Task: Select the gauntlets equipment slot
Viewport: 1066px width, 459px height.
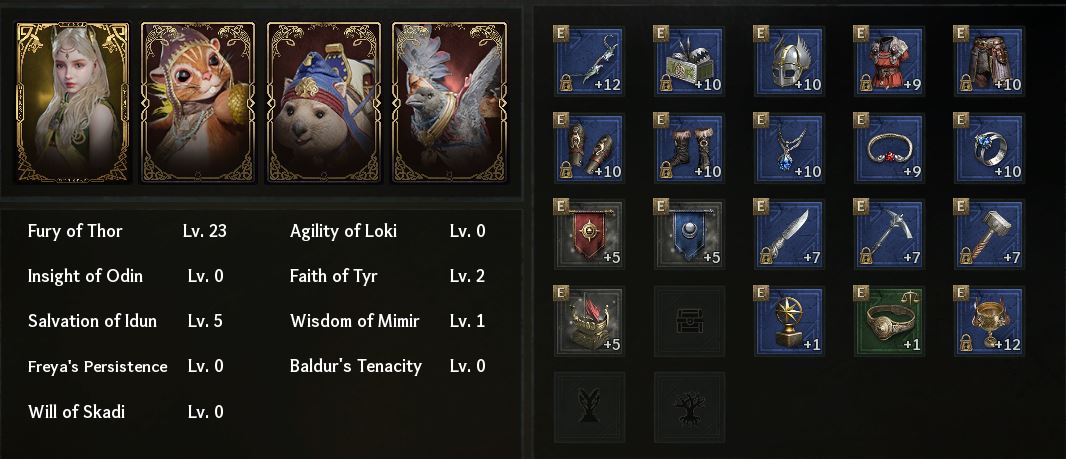Action: [589, 148]
